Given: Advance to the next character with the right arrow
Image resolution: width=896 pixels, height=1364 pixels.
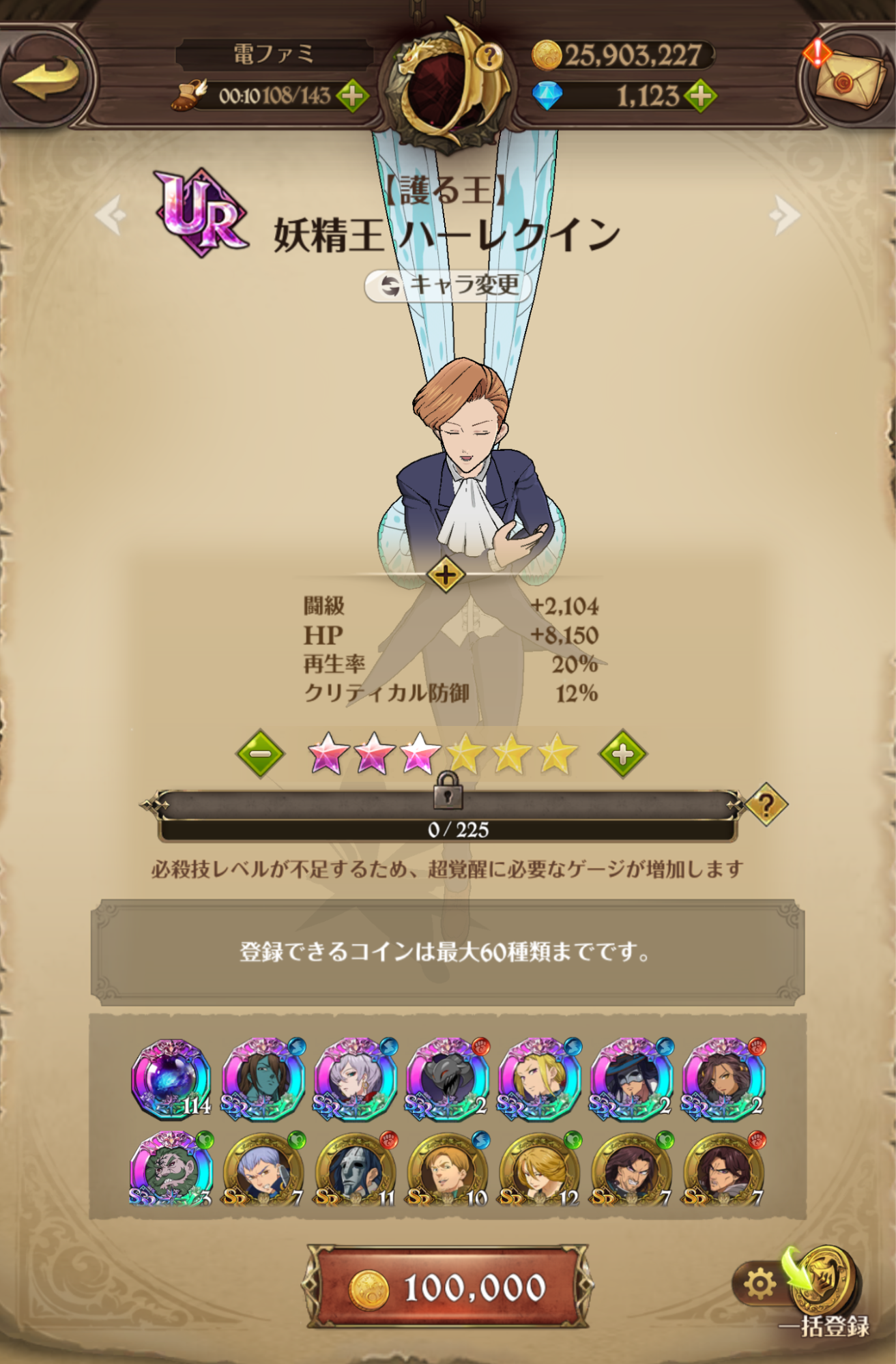Looking at the screenshot, I should coord(783,215).
